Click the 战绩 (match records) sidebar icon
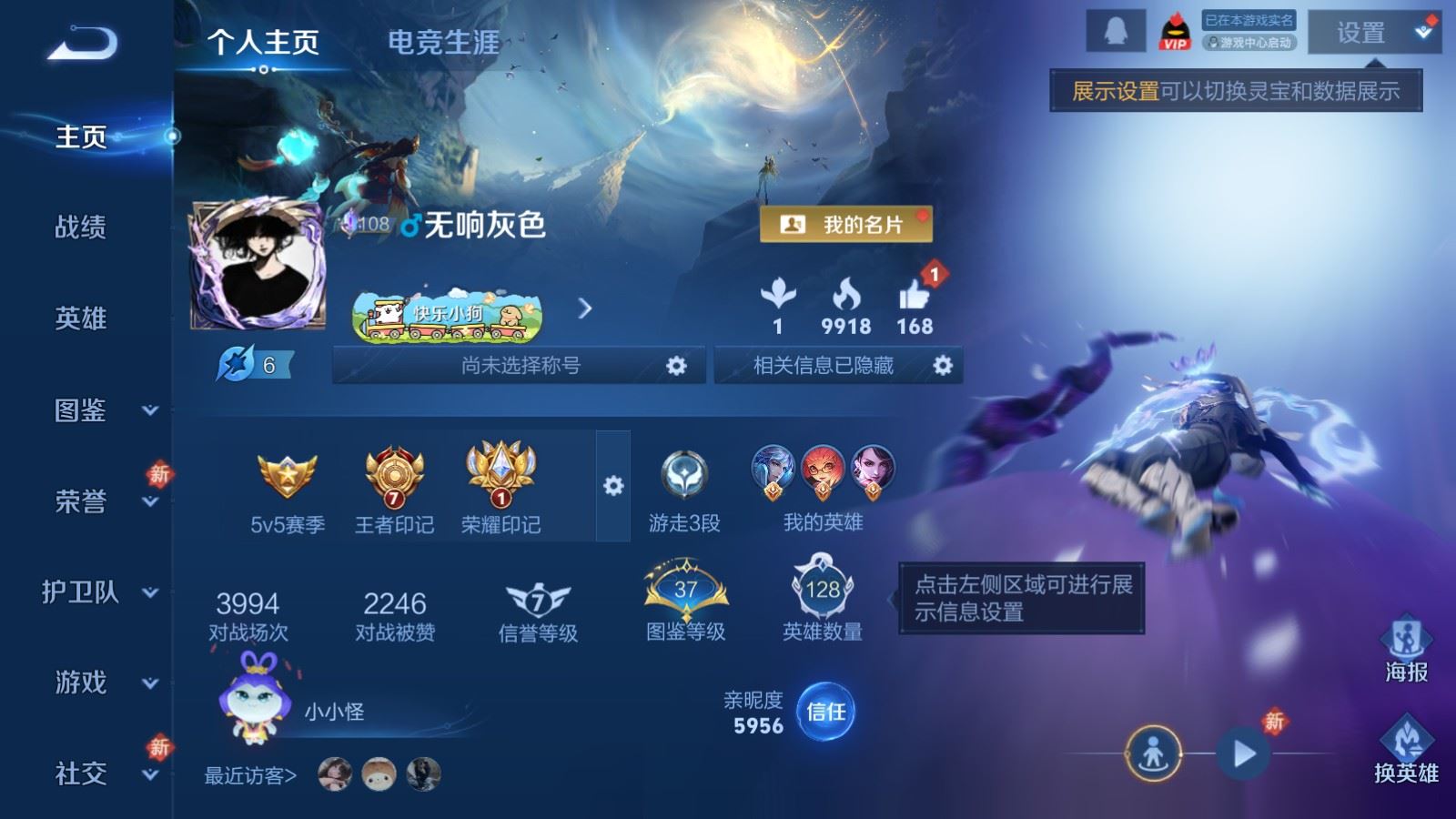Screen dimensions: 1456x819 click(x=80, y=228)
